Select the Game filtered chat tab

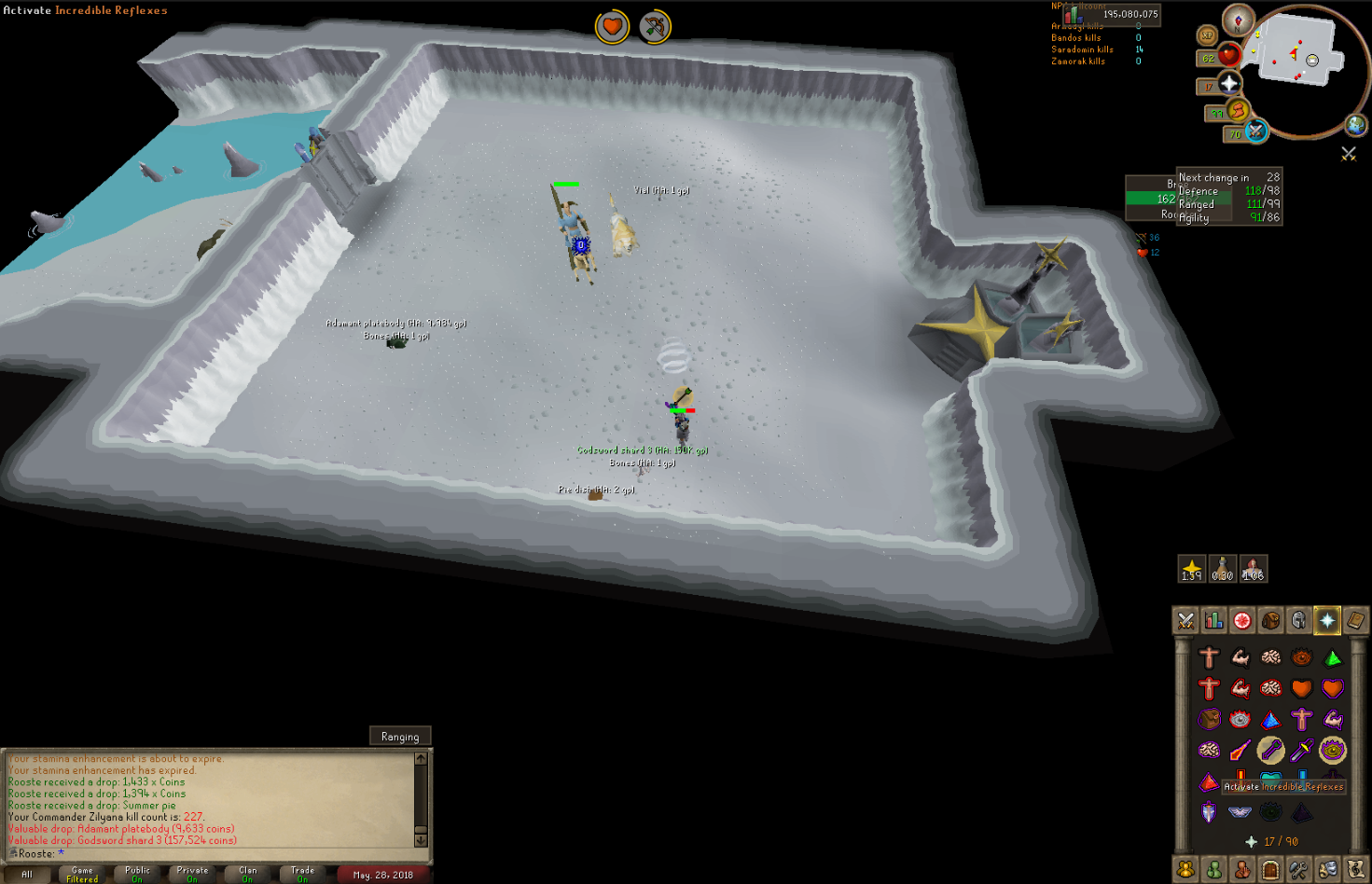point(82,873)
